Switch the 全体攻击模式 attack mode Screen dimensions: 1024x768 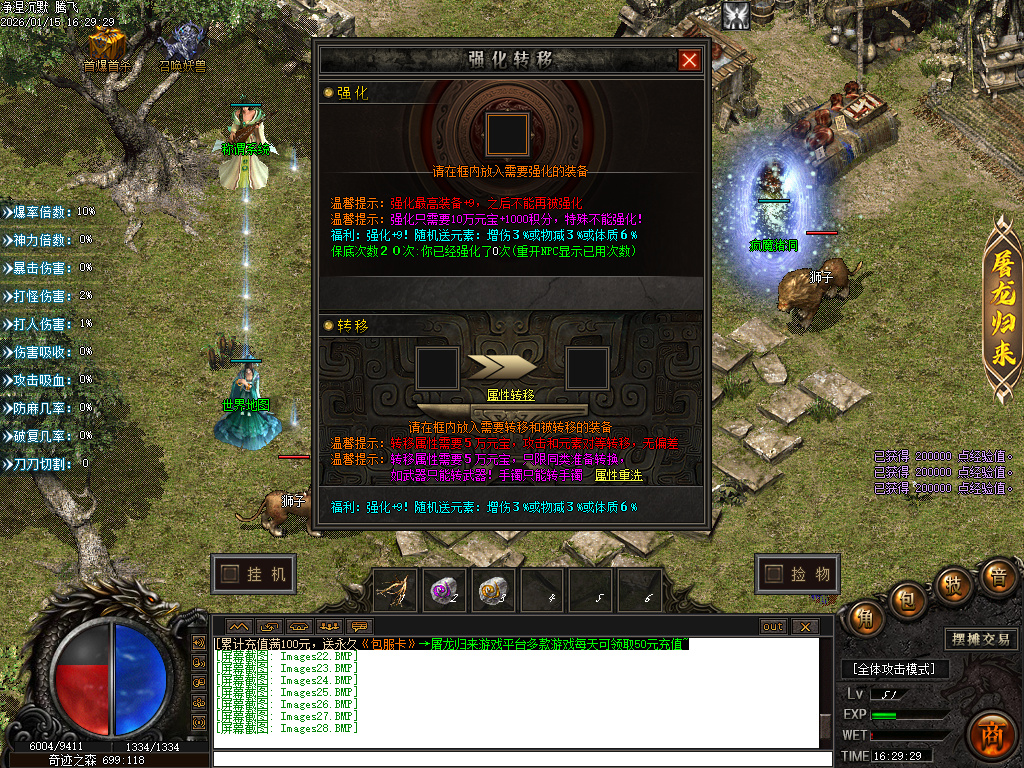[894, 669]
